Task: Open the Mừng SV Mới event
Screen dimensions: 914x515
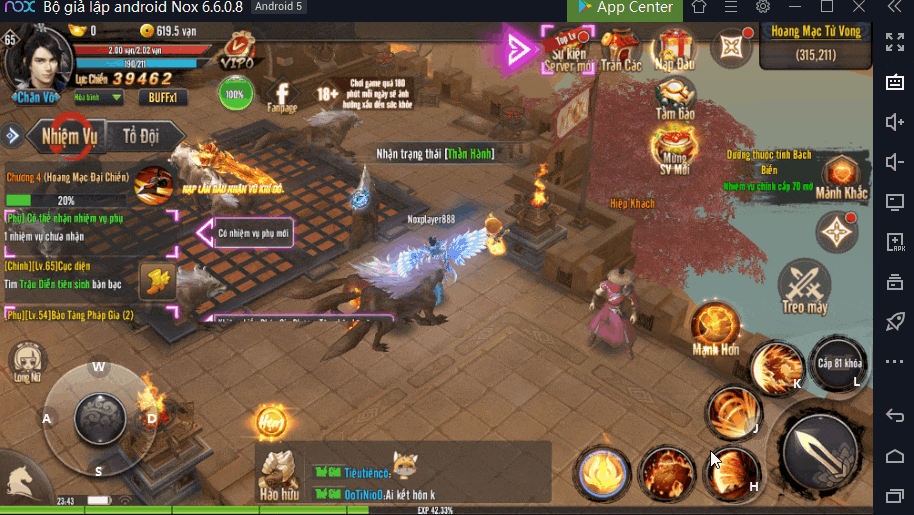Action: coord(675,151)
